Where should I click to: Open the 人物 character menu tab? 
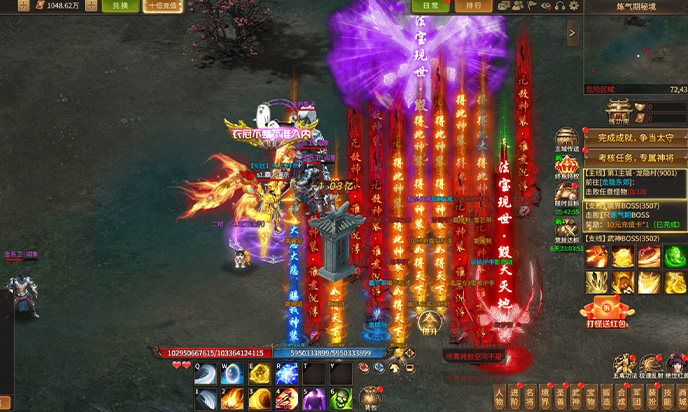(x=499, y=396)
